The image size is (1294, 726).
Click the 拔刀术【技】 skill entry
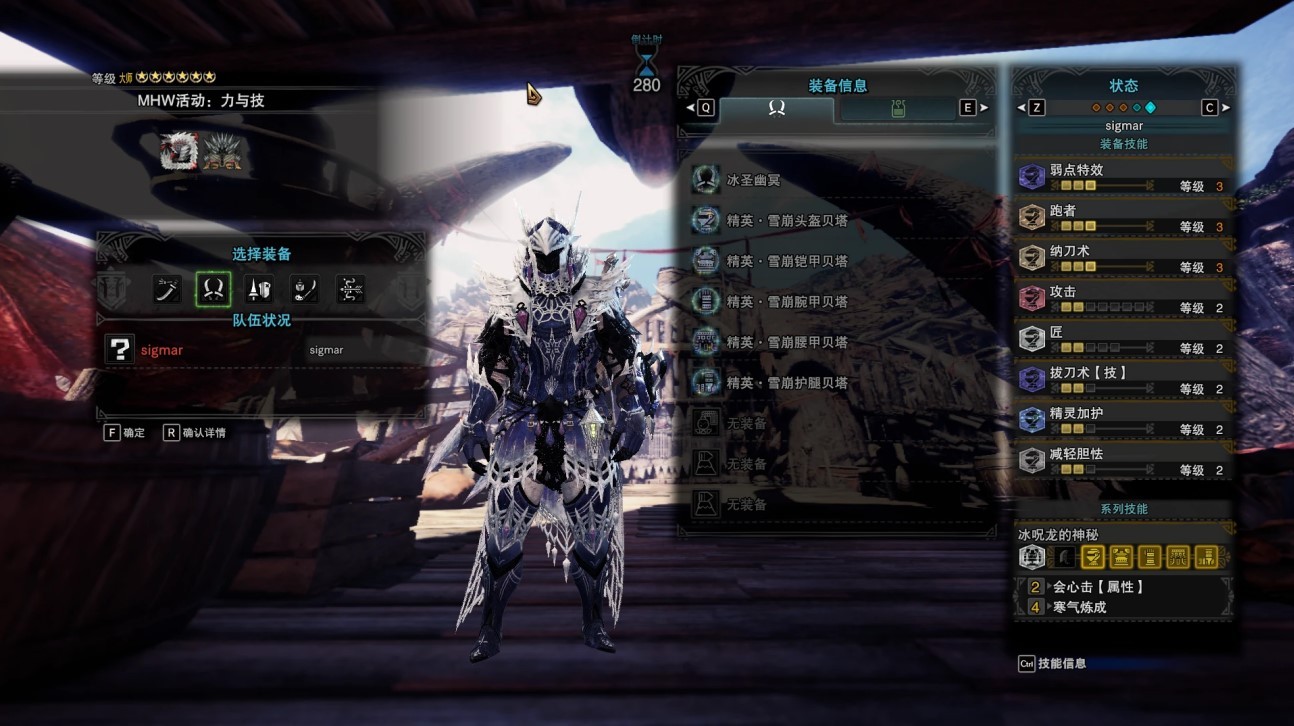(x=1122, y=380)
